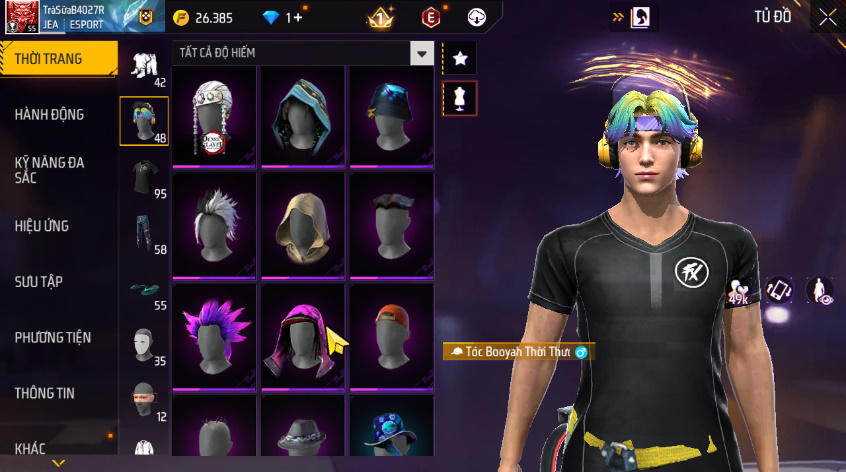Select the white face mask category

(144, 346)
